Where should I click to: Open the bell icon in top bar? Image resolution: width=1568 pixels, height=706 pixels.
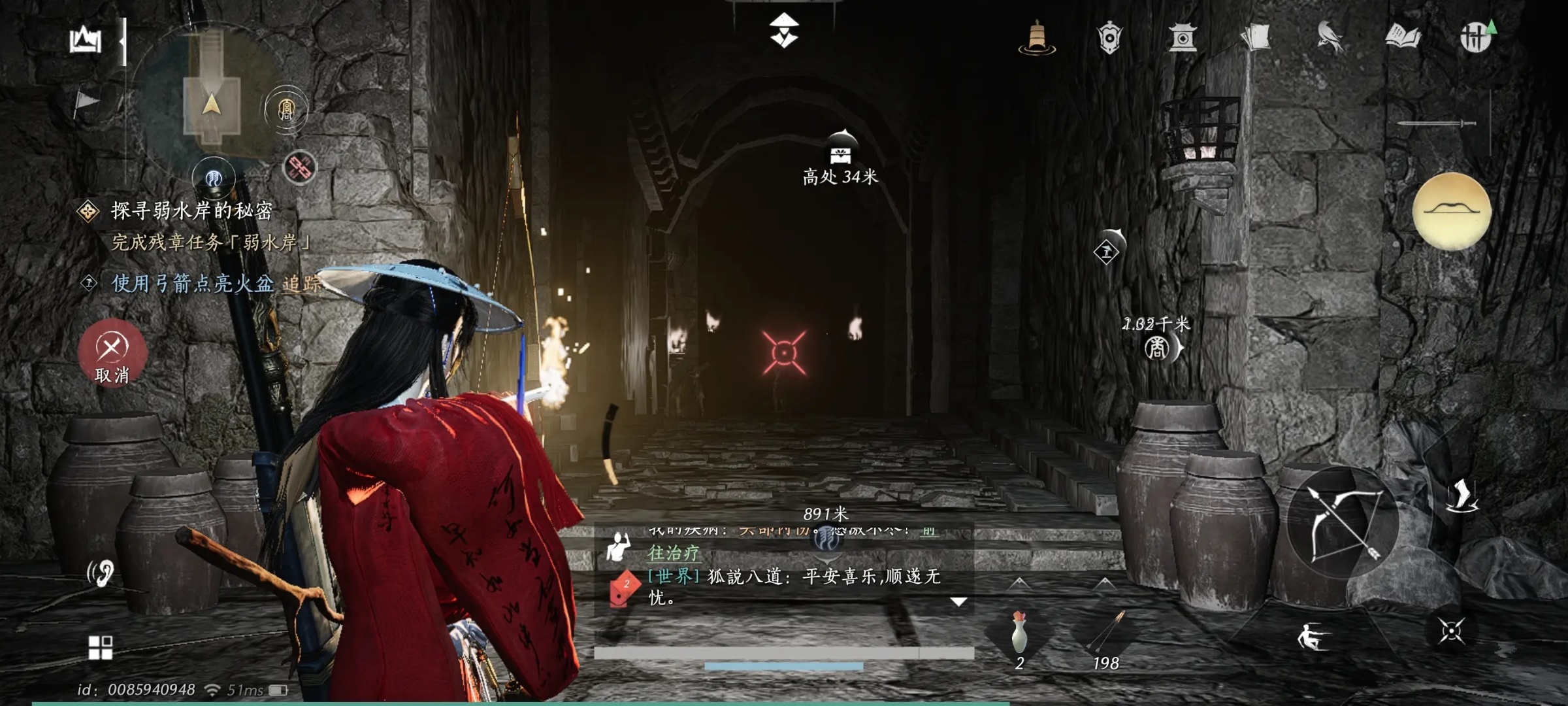(1037, 37)
